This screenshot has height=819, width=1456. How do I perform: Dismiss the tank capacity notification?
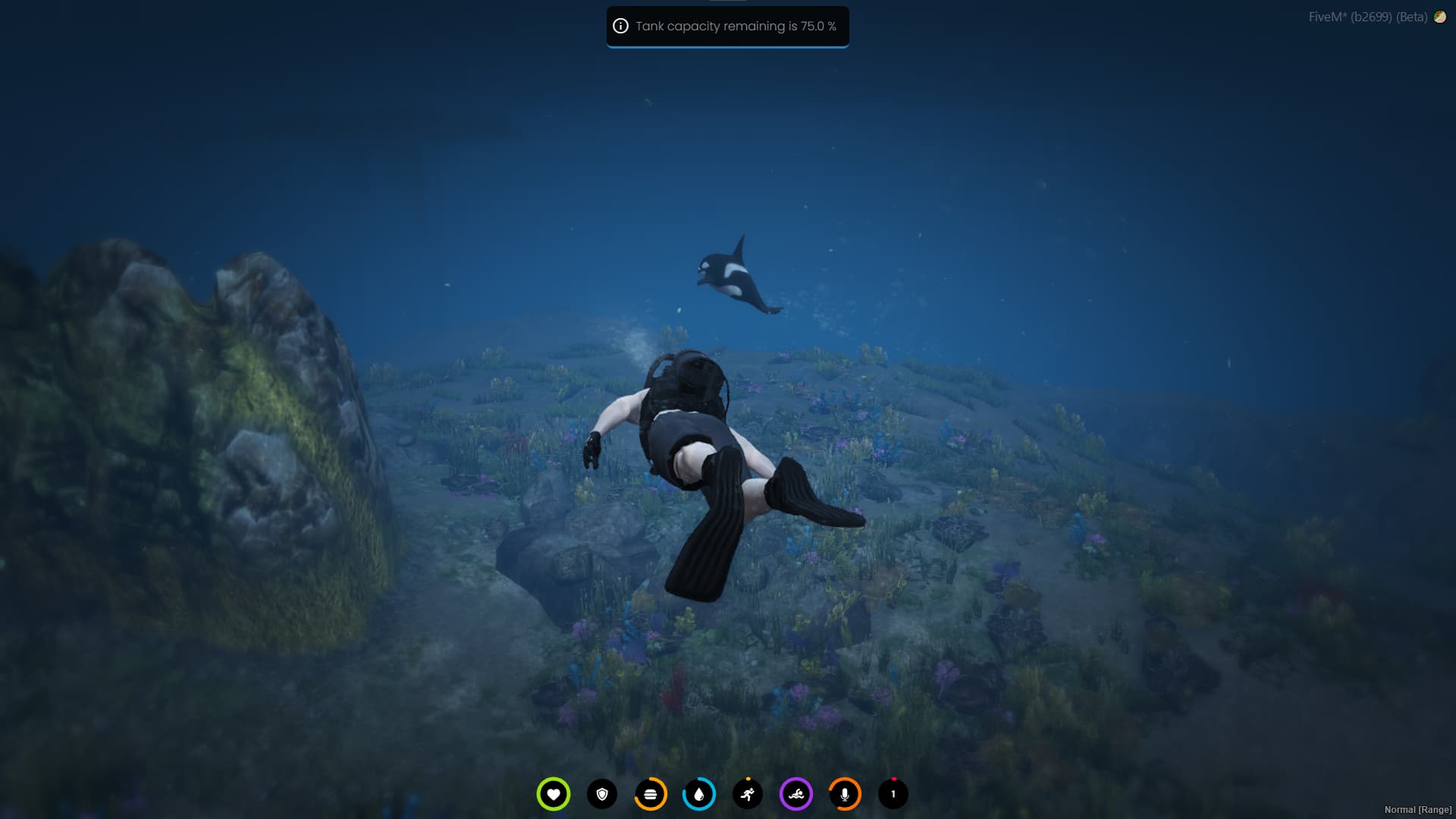(x=727, y=27)
